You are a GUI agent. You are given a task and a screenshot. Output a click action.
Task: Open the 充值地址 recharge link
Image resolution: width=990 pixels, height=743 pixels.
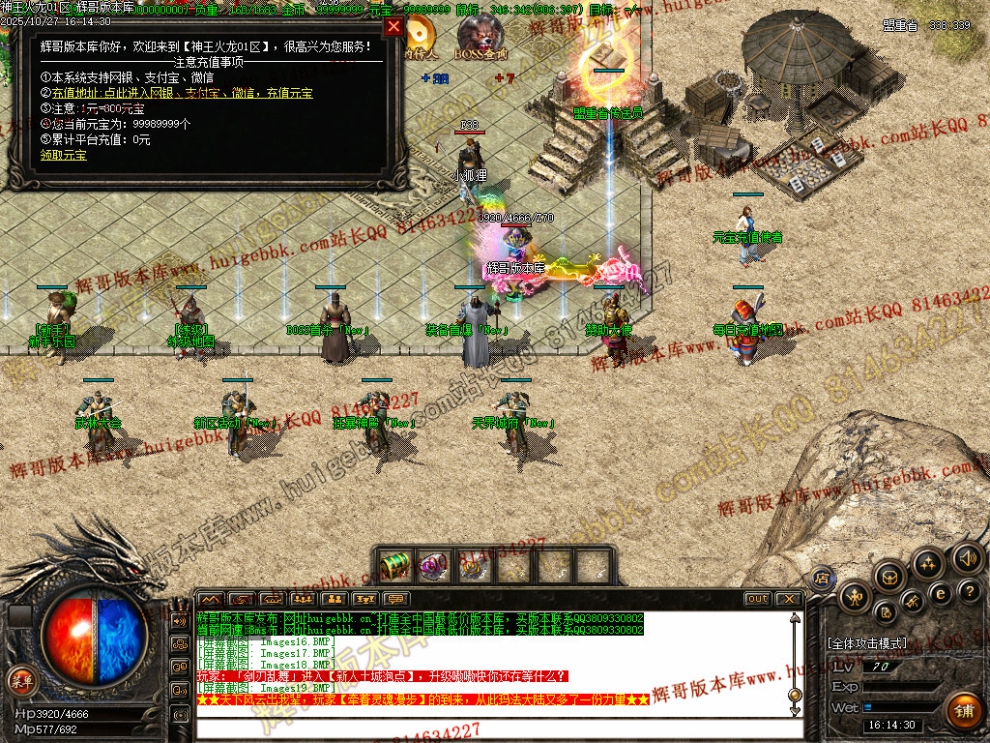(x=182, y=93)
